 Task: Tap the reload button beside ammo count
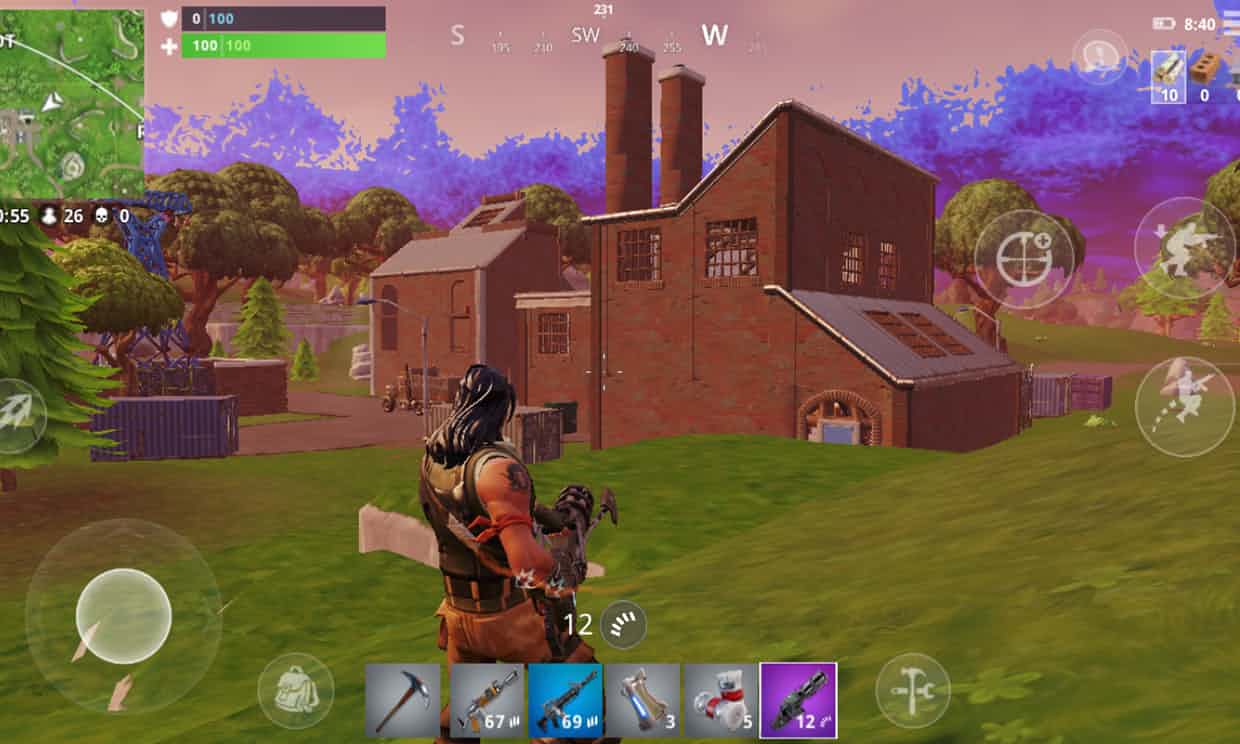(x=624, y=624)
